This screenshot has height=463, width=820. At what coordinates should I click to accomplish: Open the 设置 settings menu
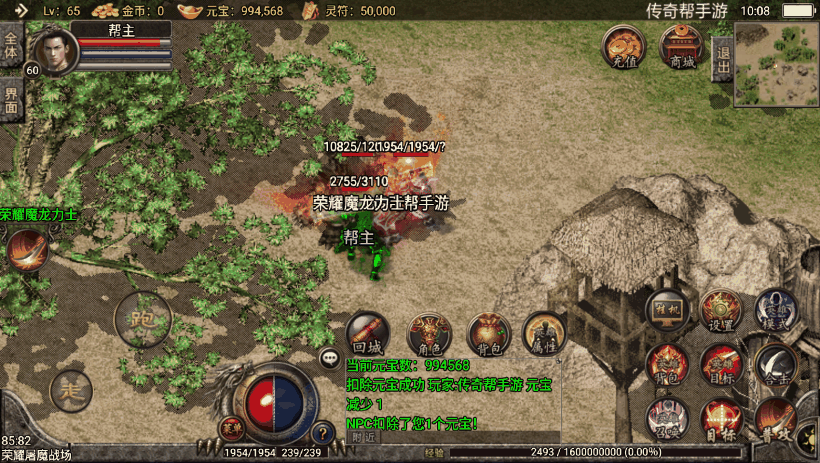pyautogui.click(x=720, y=310)
